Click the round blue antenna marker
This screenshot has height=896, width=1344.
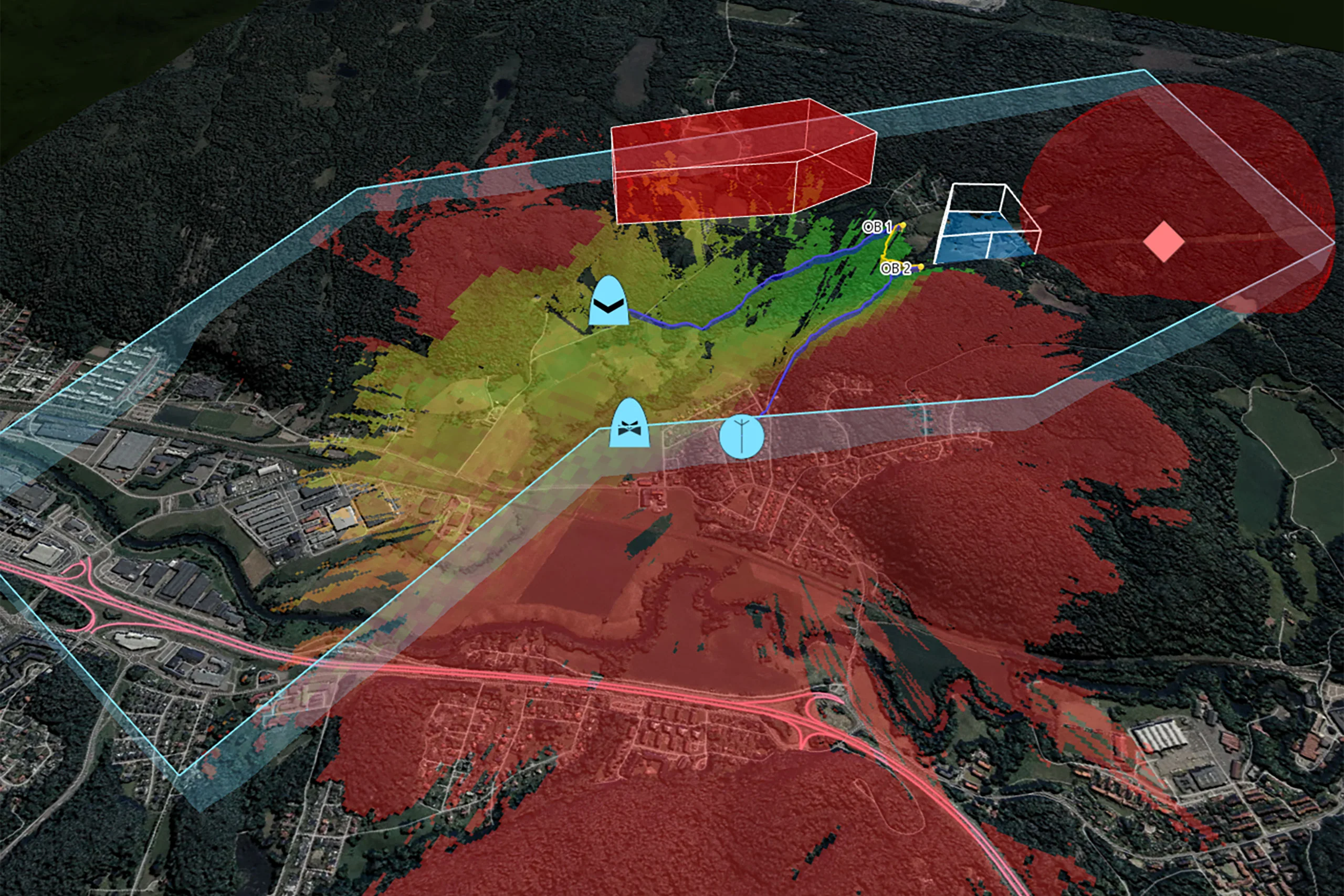click(741, 437)
